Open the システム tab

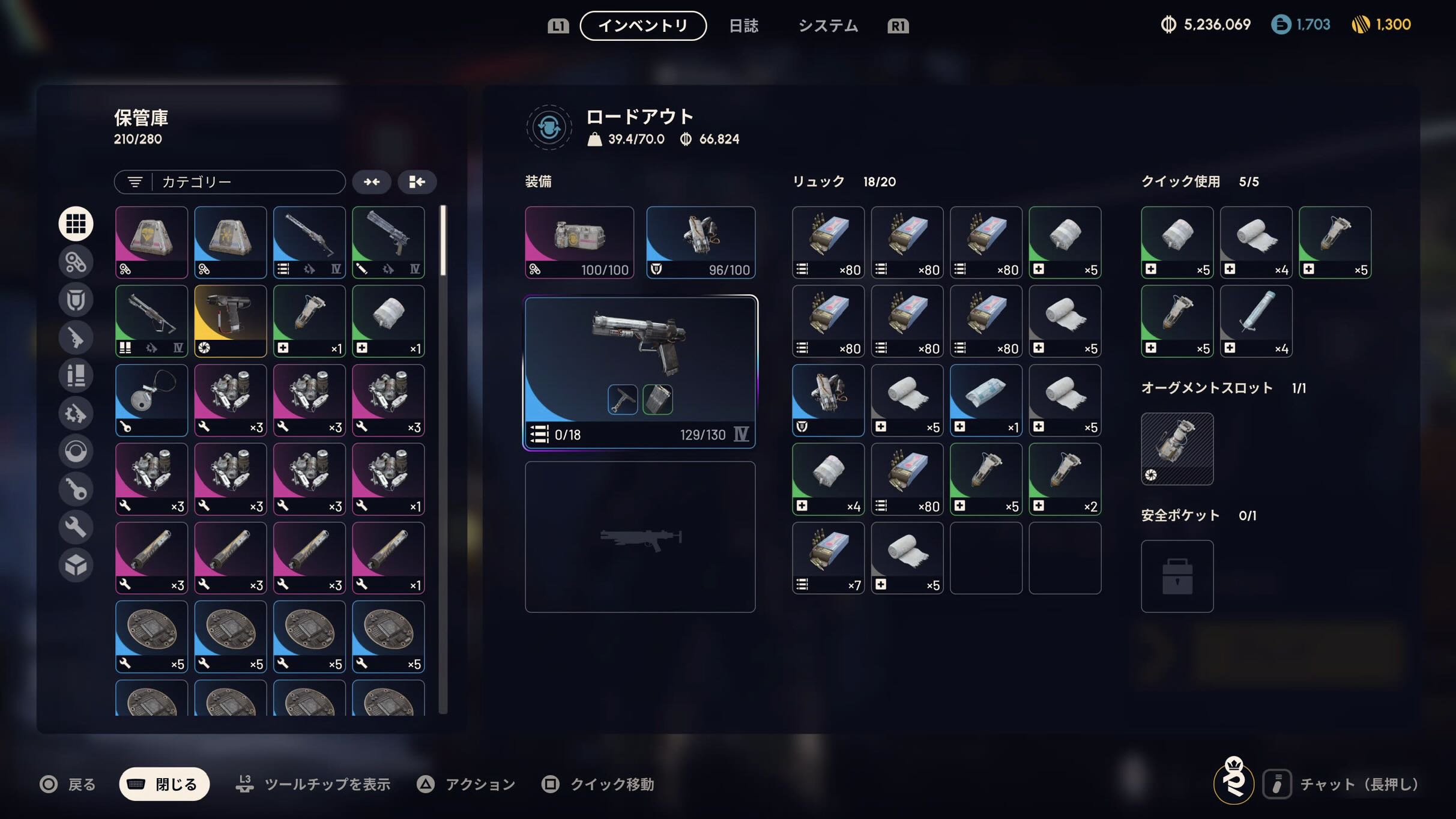[828, 26]
